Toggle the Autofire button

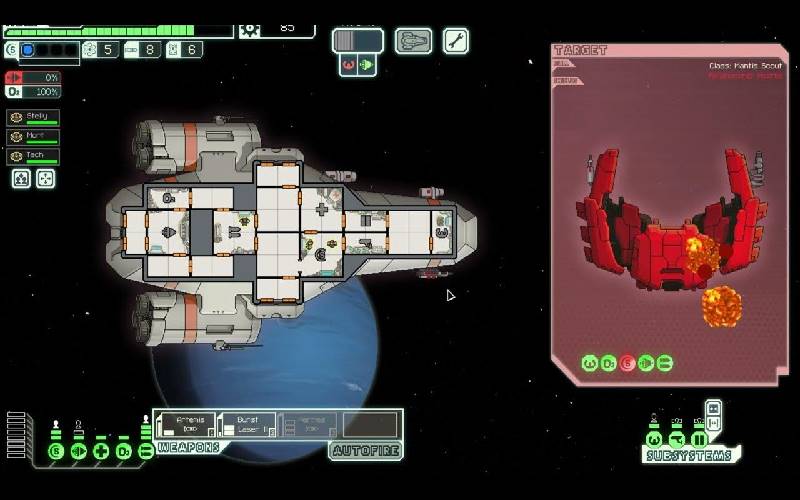pyautogui.click(x=365, y=451)
